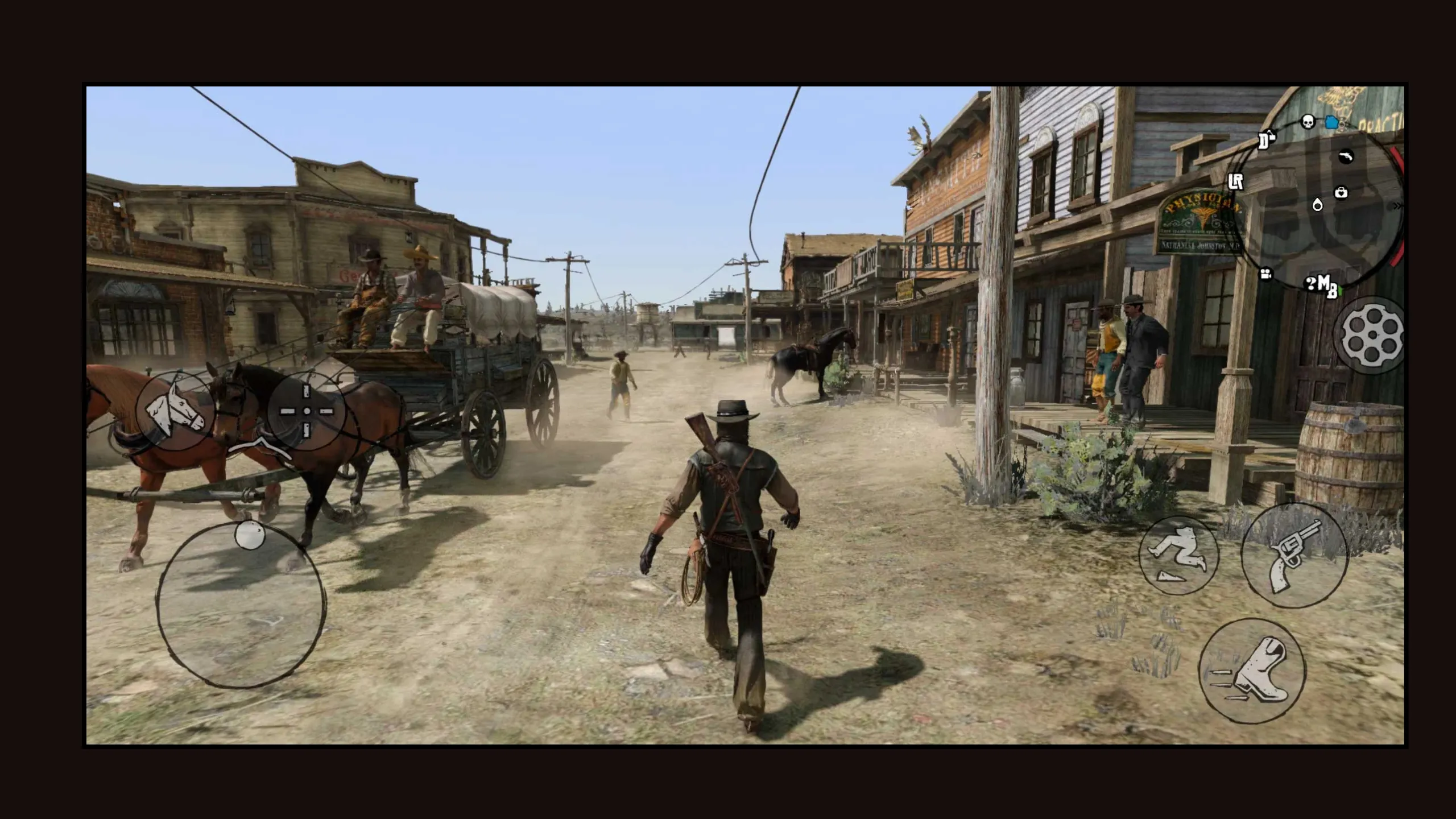Open the weapon wheel via the revolver cylinder icon
Image resolution: width=1456 pixels, height=819 pixels.
click(x=1373, y=335)
